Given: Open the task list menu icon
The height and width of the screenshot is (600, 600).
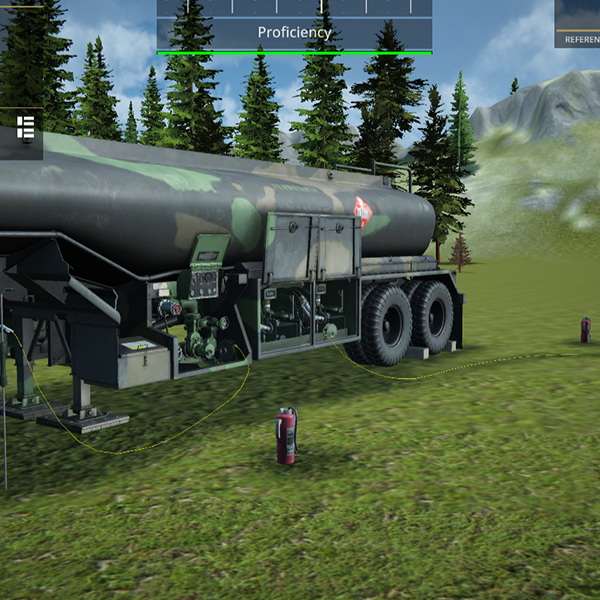Looking at the screenshot, I should click(26, 128).
